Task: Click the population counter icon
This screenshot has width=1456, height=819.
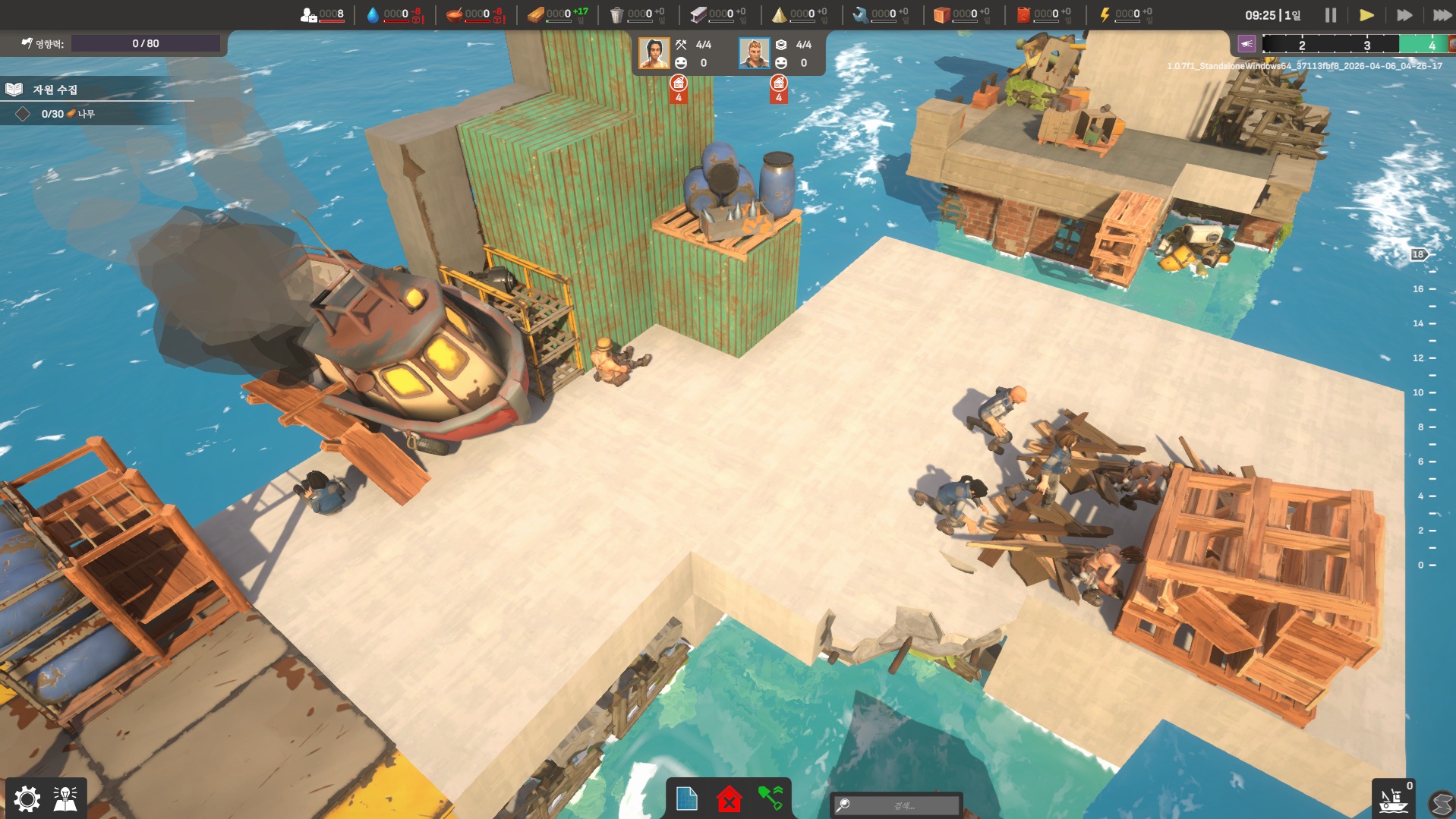Action: (309, 14)
